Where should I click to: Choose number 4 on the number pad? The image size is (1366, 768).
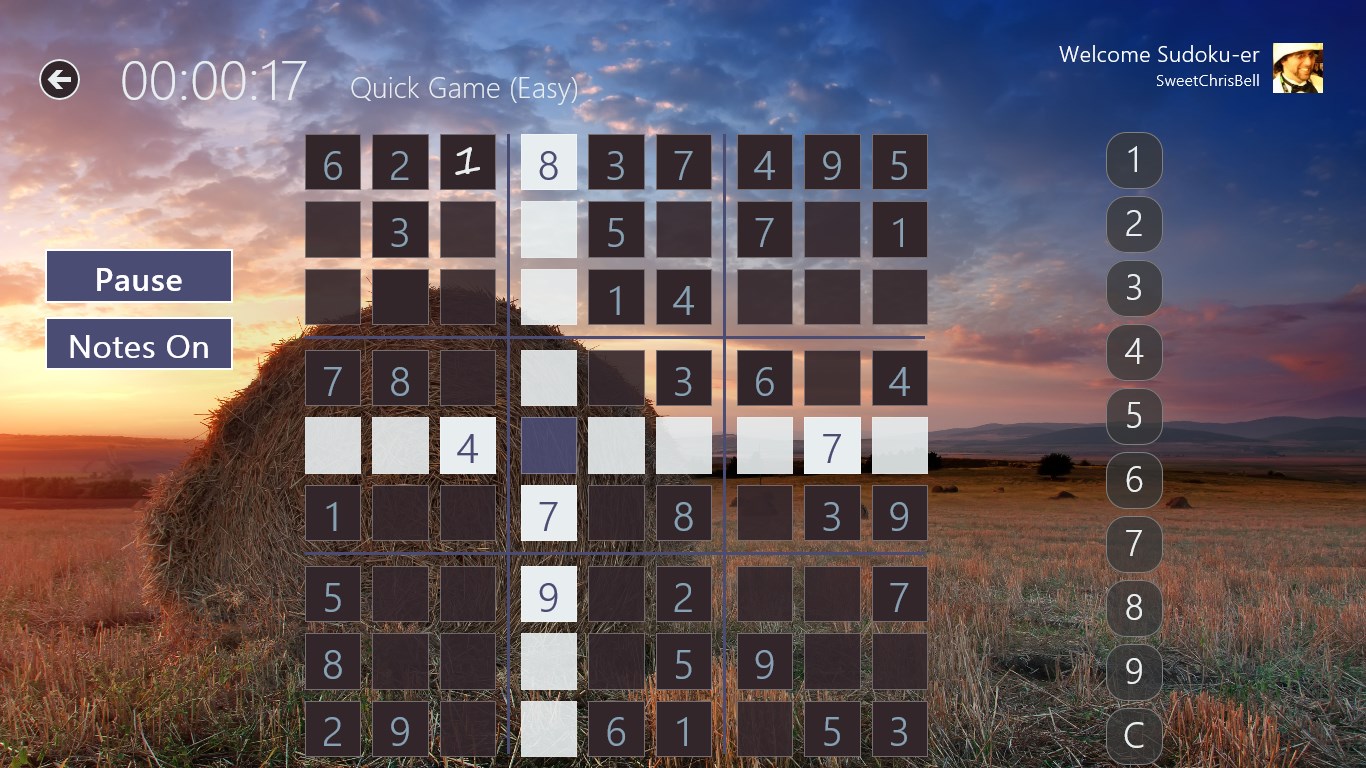[x=1134, y=352]
